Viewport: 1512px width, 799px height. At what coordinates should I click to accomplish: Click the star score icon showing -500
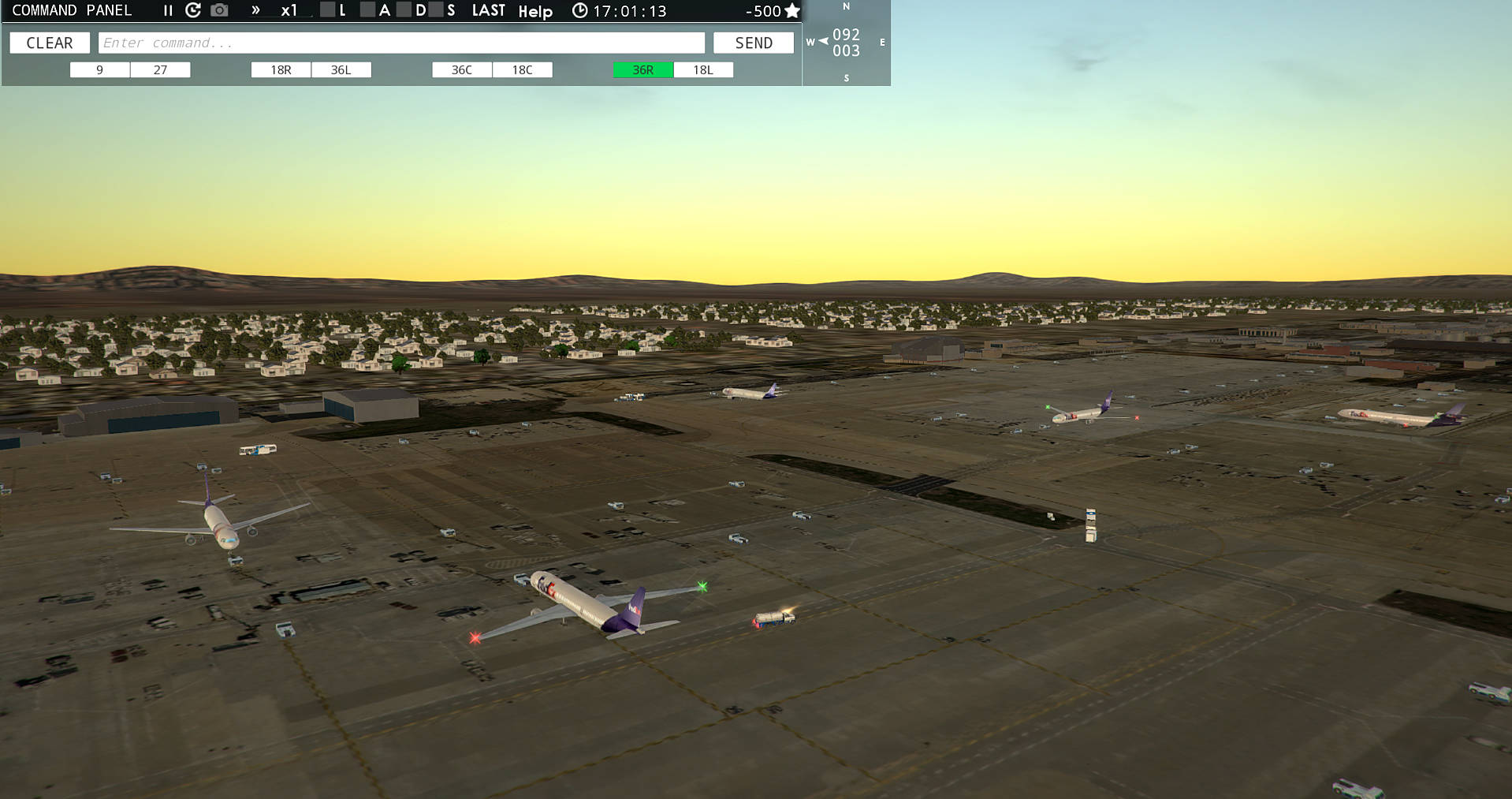click(x=791, y=11)
